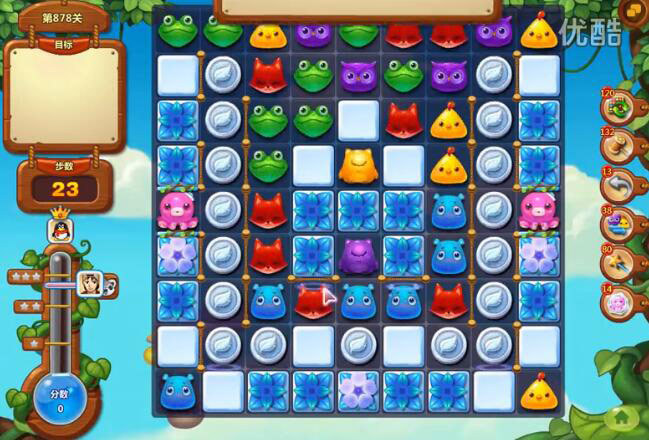Viewport: 649px width, 440px height.
Task: Use the undo arrow booster
Action: [x=615, y=185]
